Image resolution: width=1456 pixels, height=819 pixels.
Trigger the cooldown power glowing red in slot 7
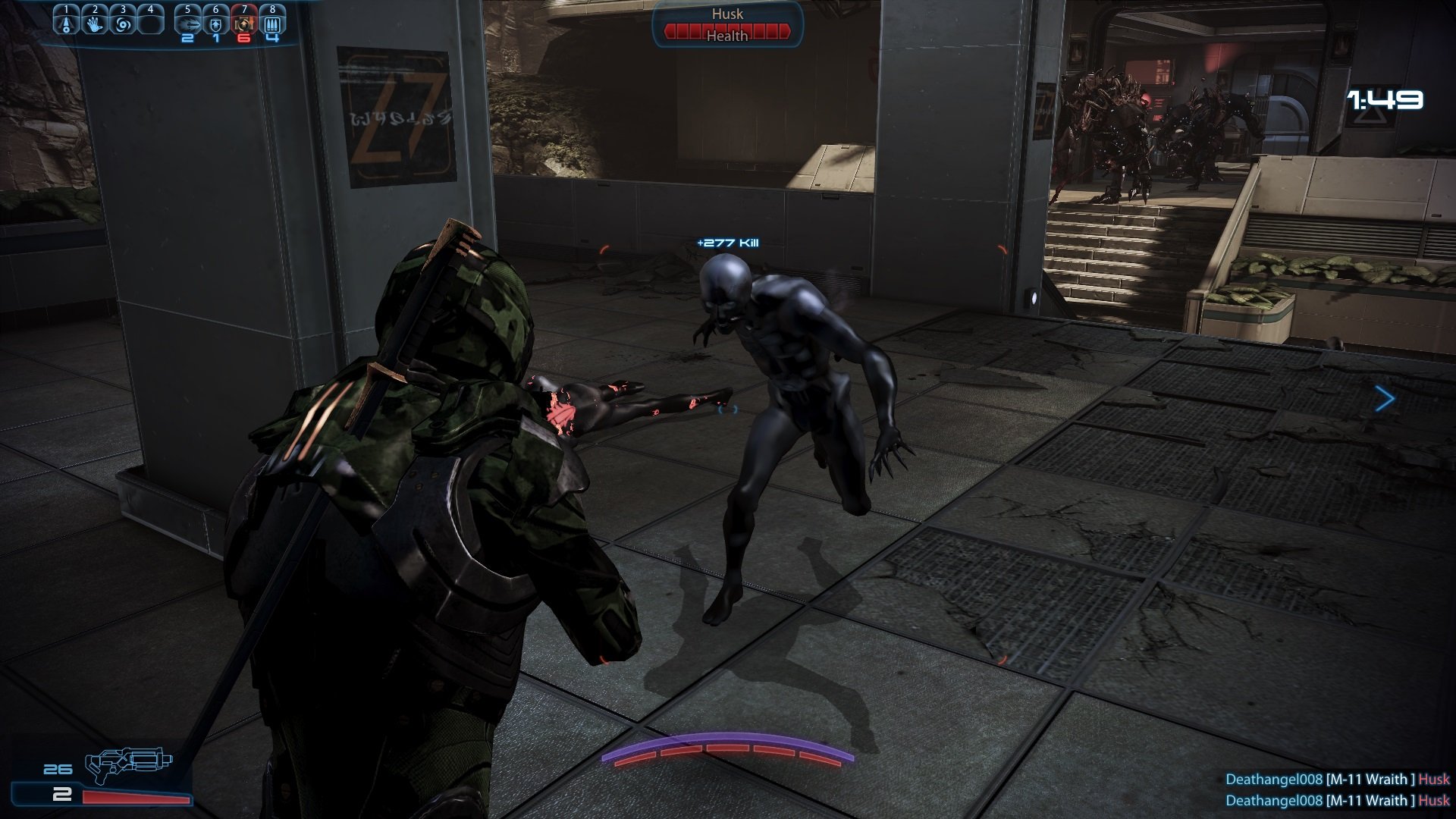[x=245, y=25]
